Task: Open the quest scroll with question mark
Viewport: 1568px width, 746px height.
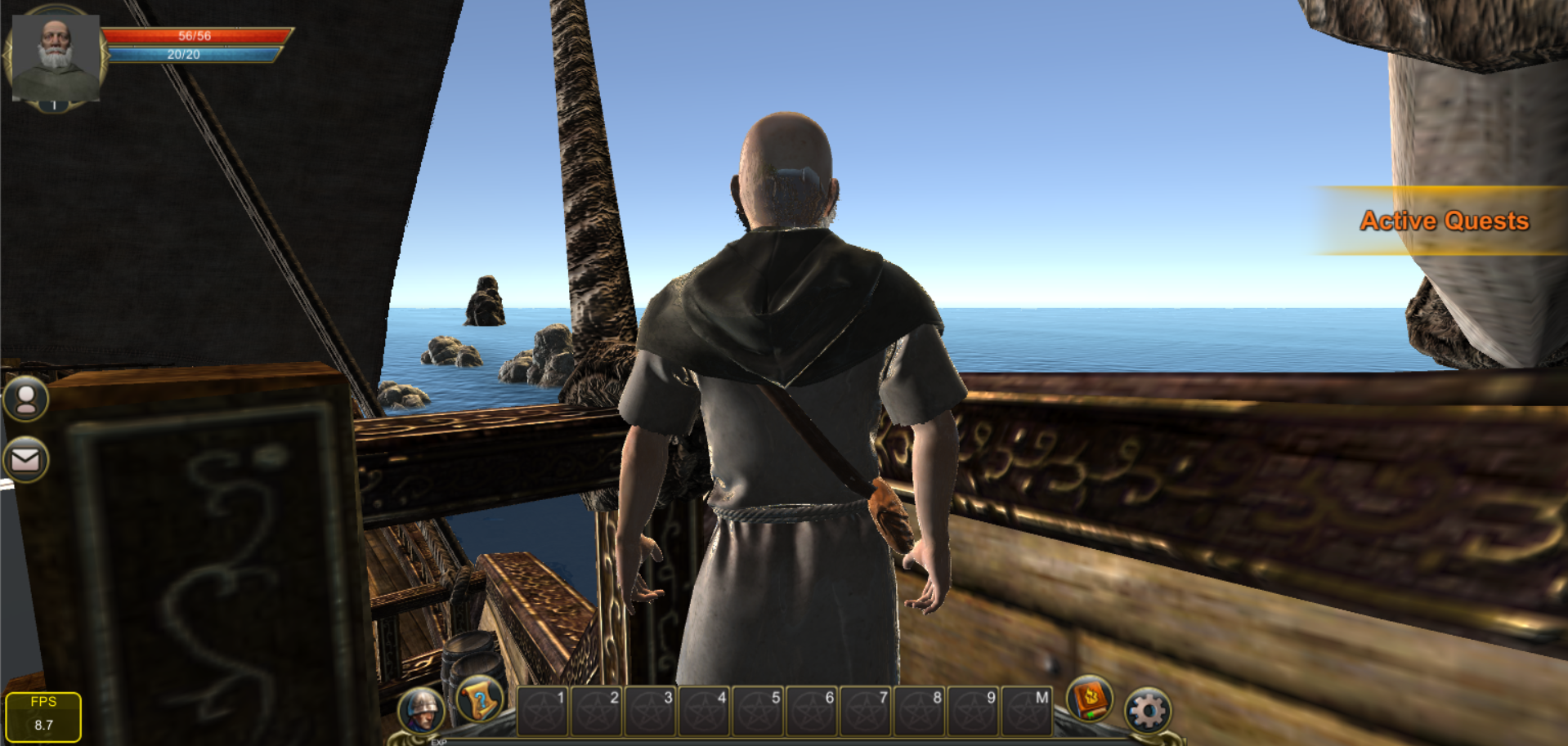Action: click(x=479, y=699)
